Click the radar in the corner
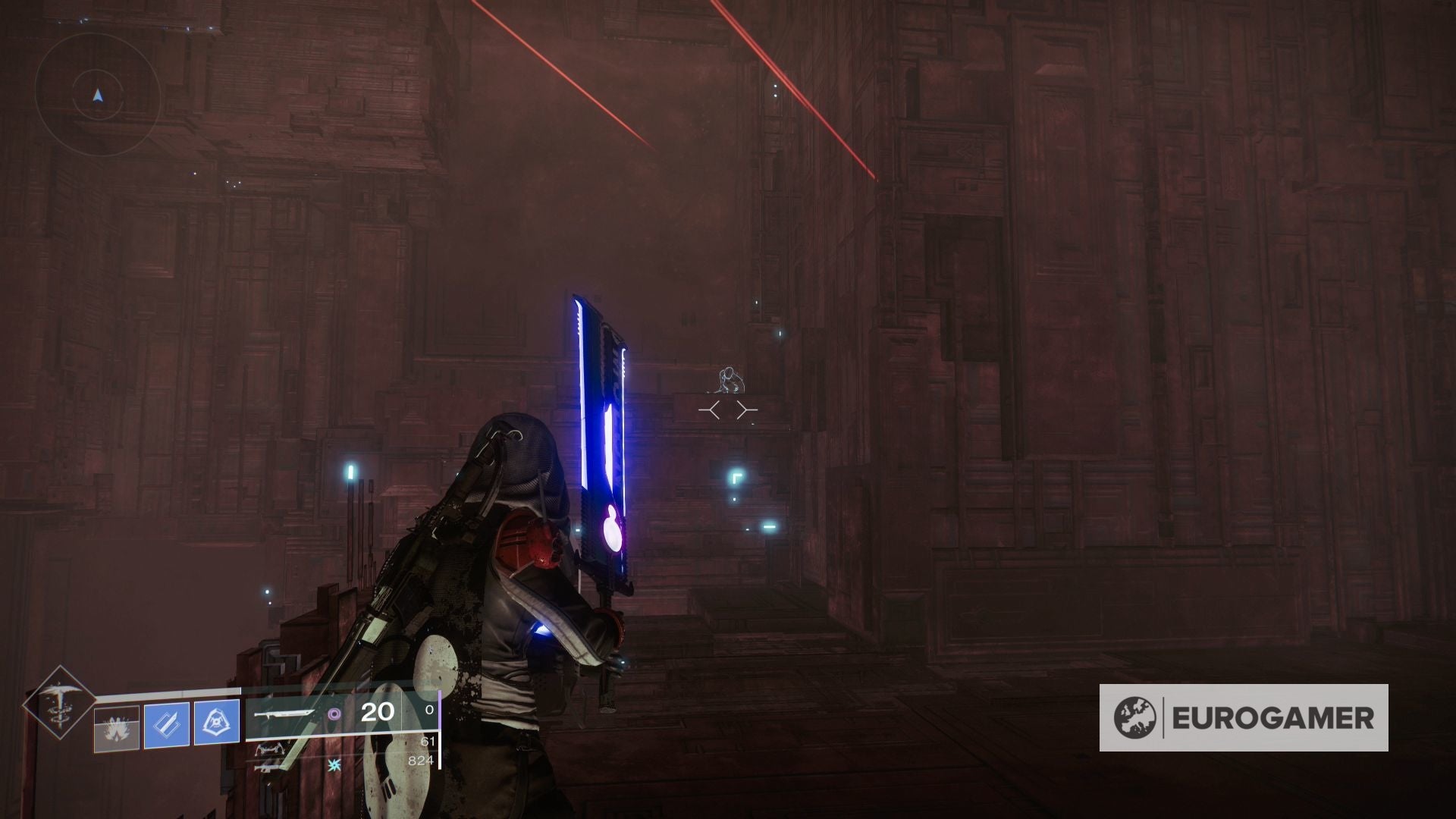The image size is (1456, 819). (x=97, y=96)
